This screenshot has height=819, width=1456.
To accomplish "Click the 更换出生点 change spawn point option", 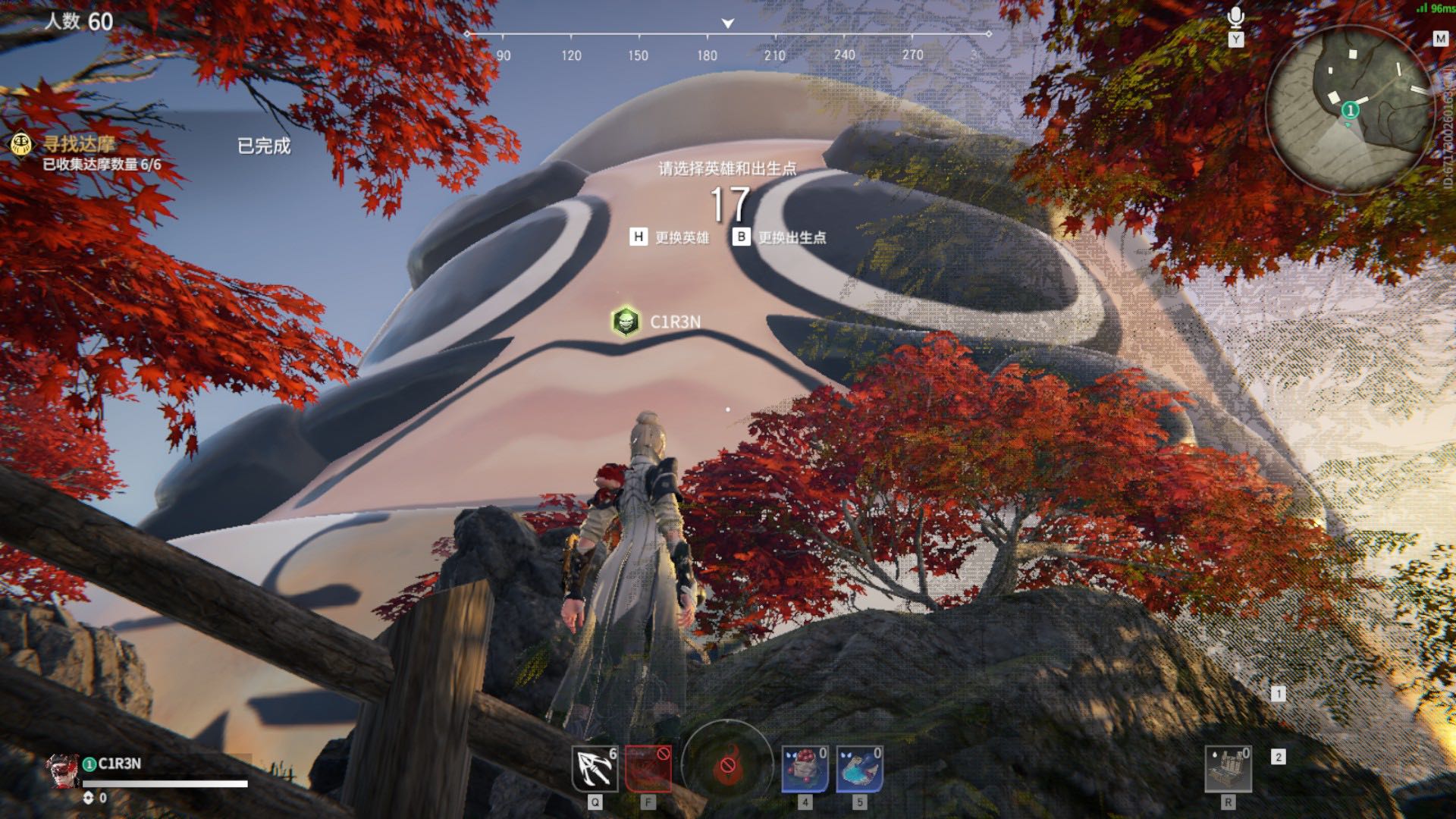I will (780, 237).
